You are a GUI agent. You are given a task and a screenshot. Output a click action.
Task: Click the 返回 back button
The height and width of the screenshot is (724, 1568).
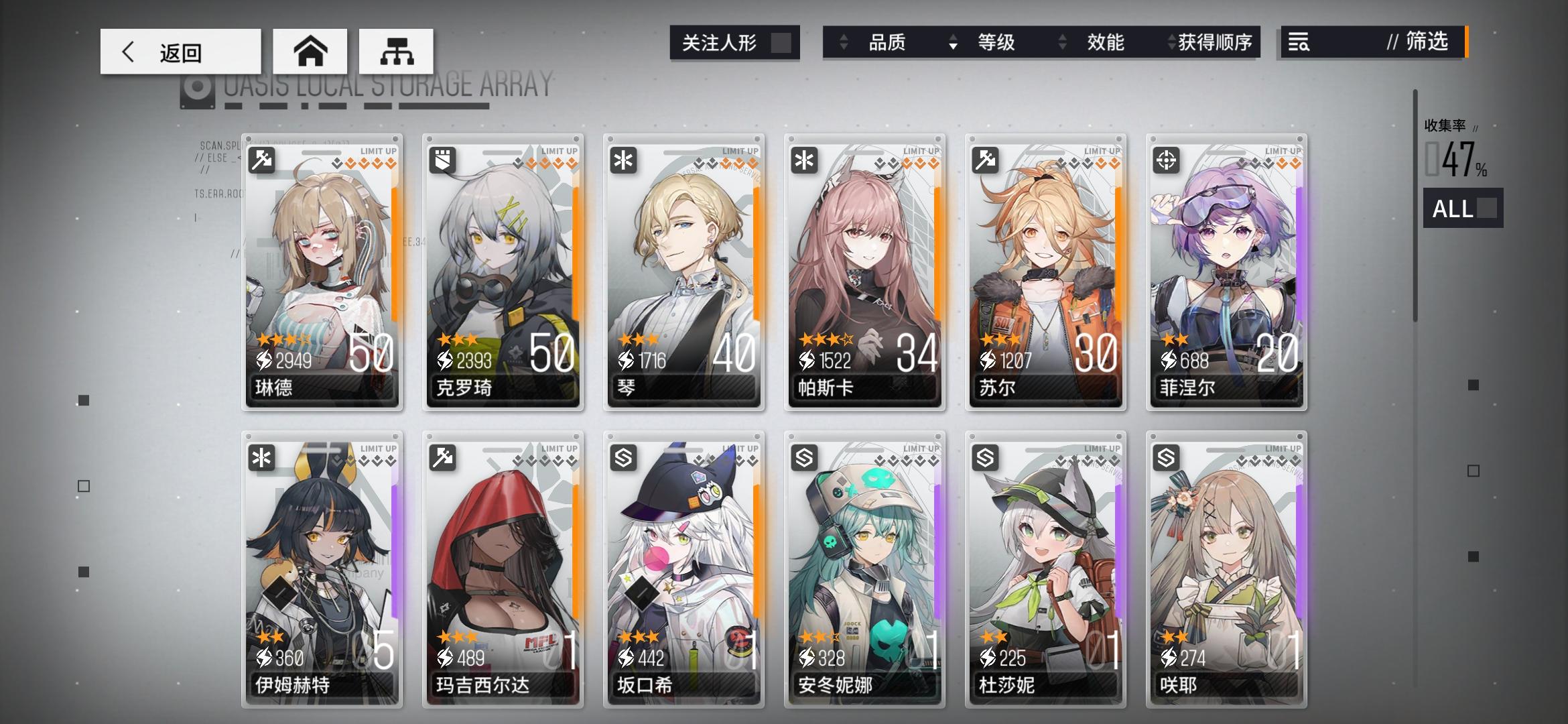pyautogui.click(x=181, y=50)
